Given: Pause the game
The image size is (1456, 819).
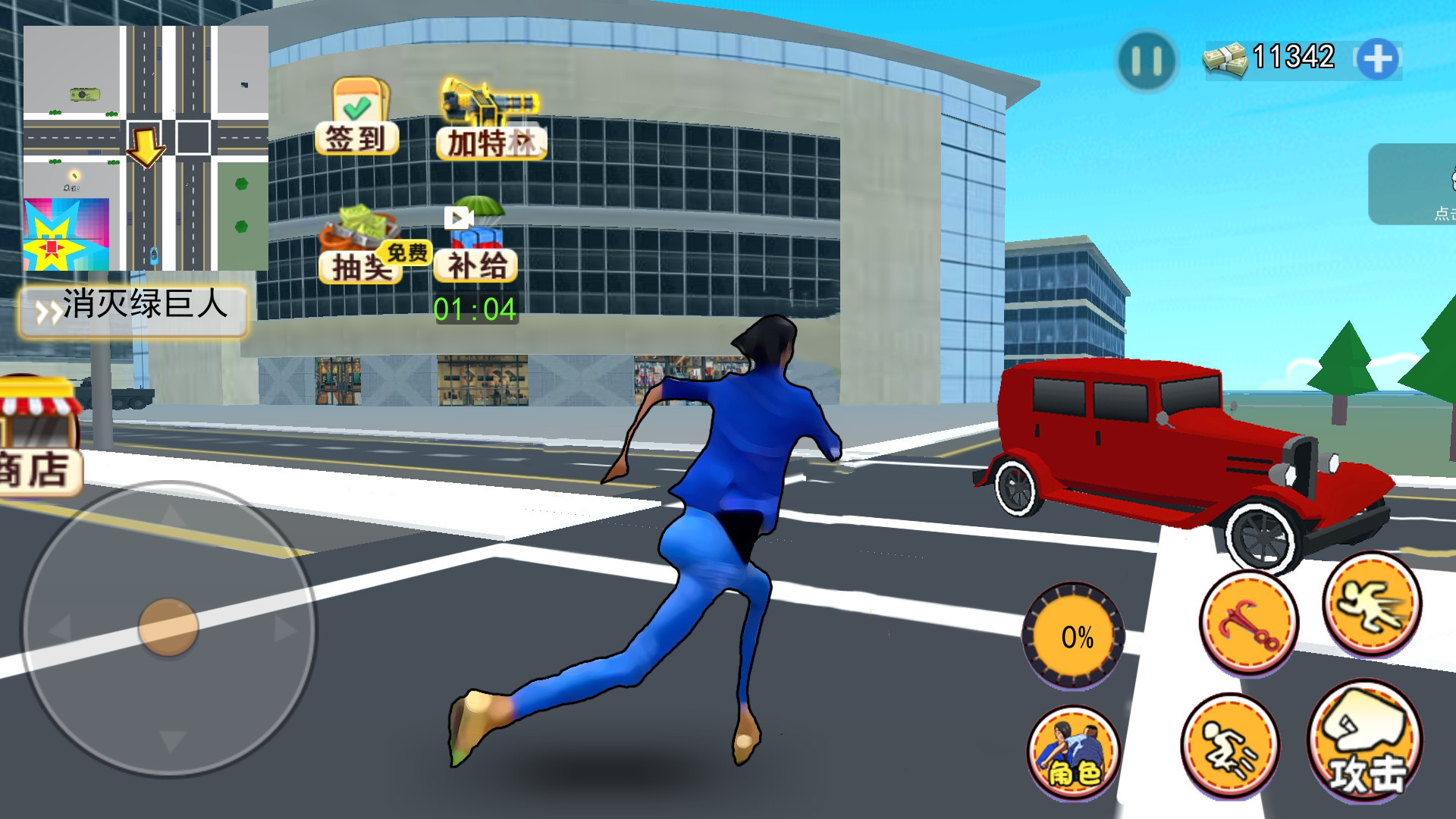Looking at the screenshot, I should 1146,61.
